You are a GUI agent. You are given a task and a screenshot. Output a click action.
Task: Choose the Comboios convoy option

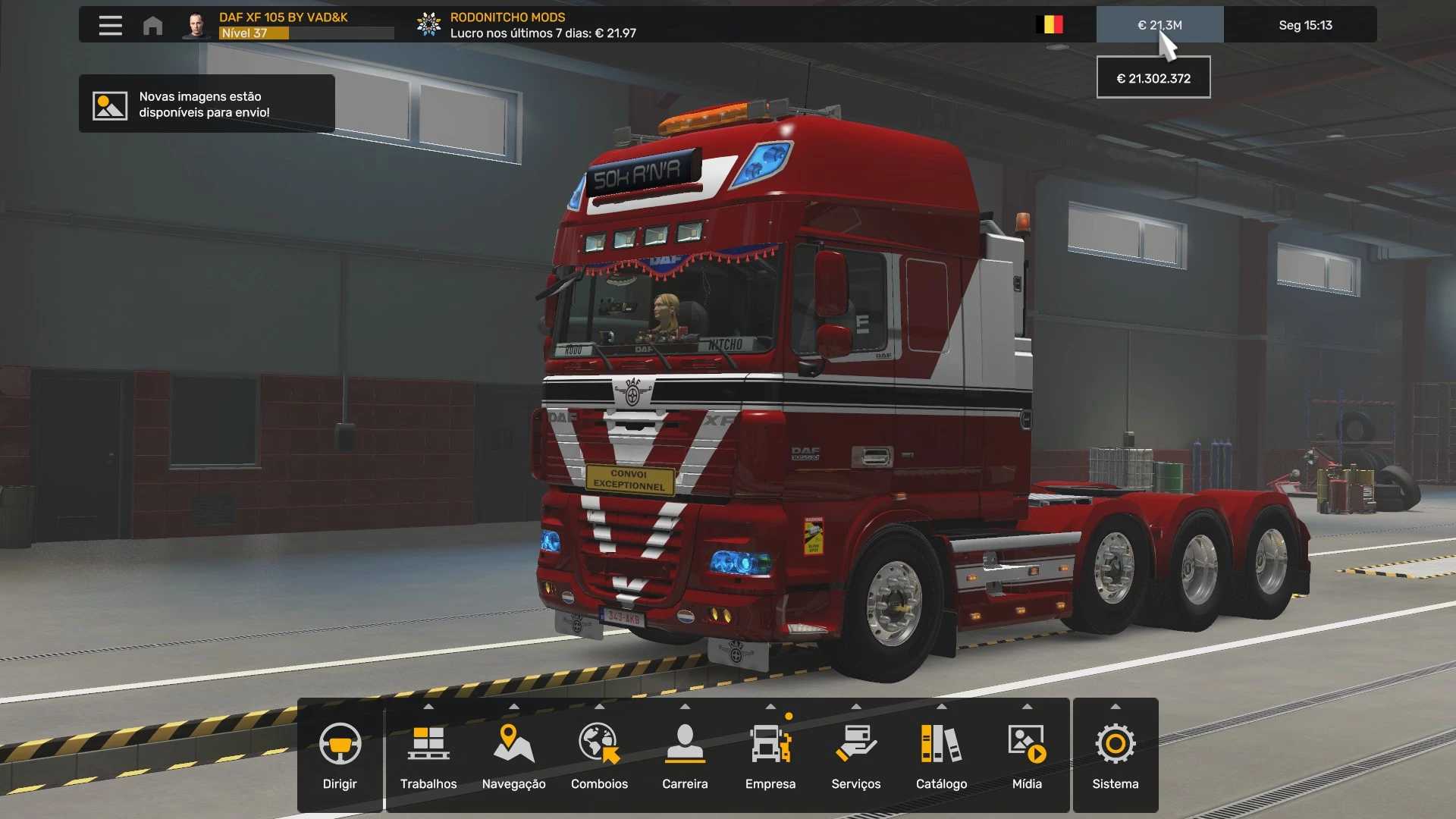pyautogui.click(x=599, y=755)
